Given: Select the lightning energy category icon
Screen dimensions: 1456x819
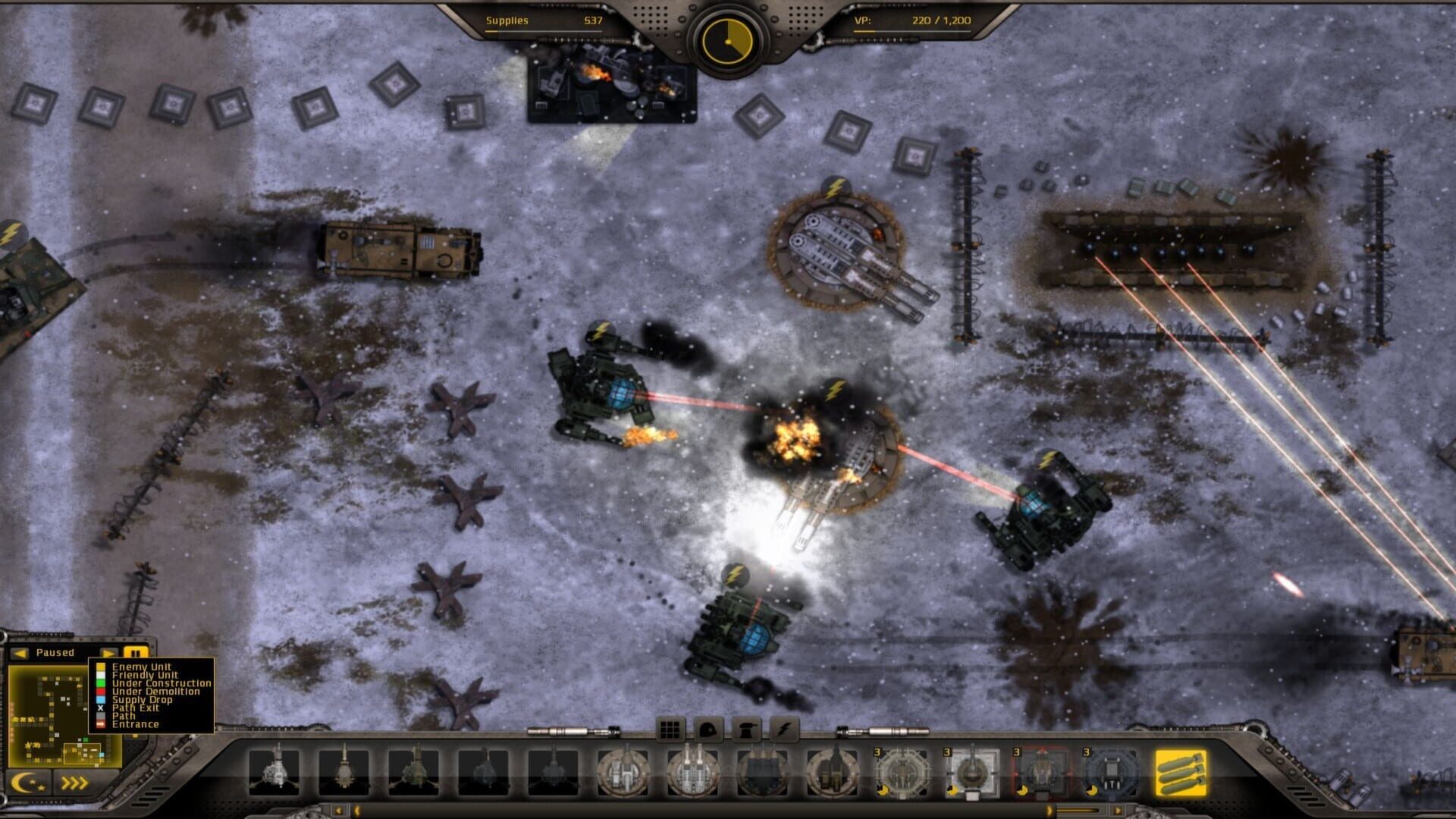Looking at the screenshot, I should coord(785,730).
